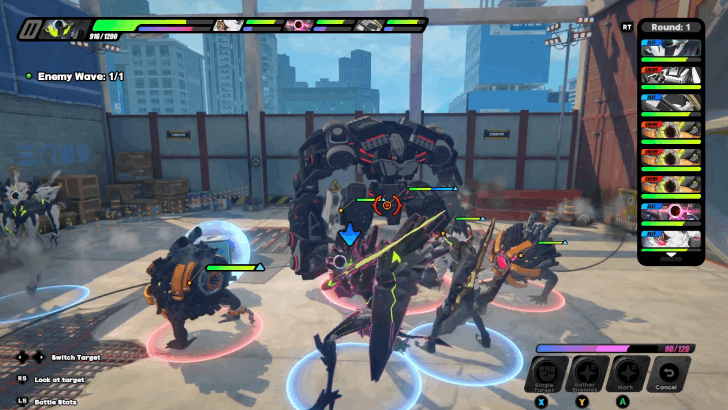Select the pink orb party member portrait

(x=297, y=25)
